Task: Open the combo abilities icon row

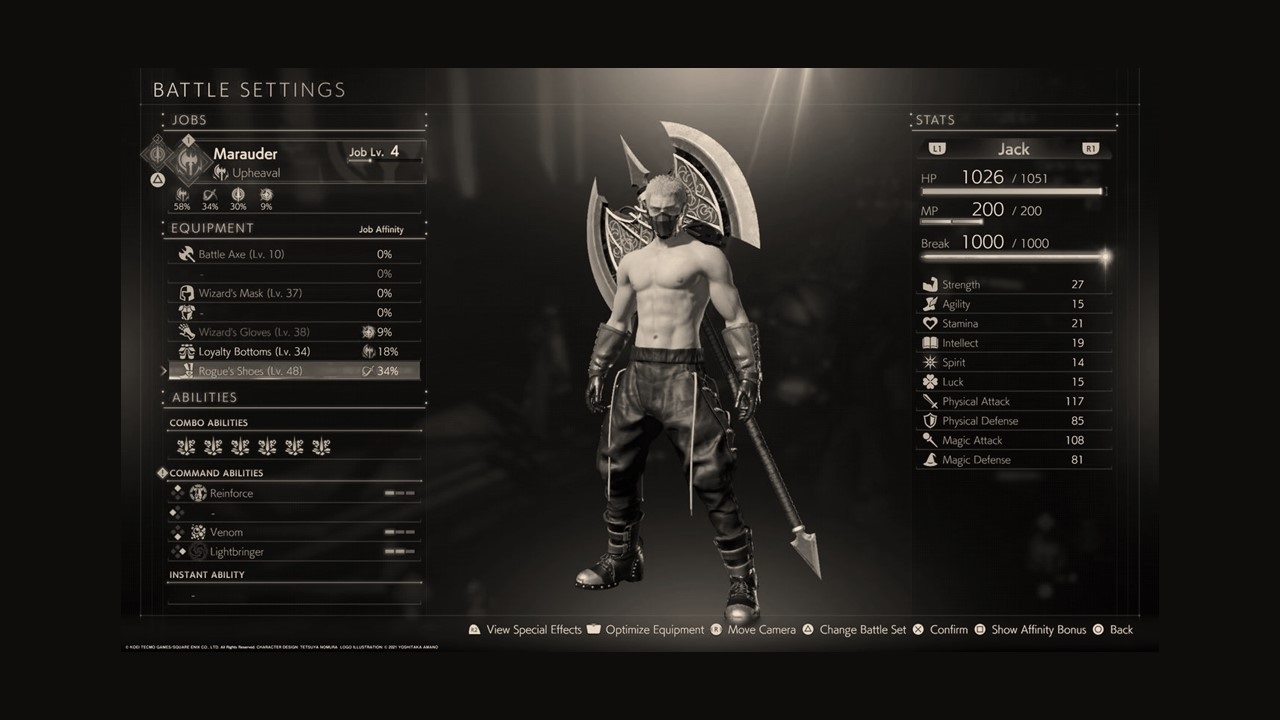Action: pos(253,447)
